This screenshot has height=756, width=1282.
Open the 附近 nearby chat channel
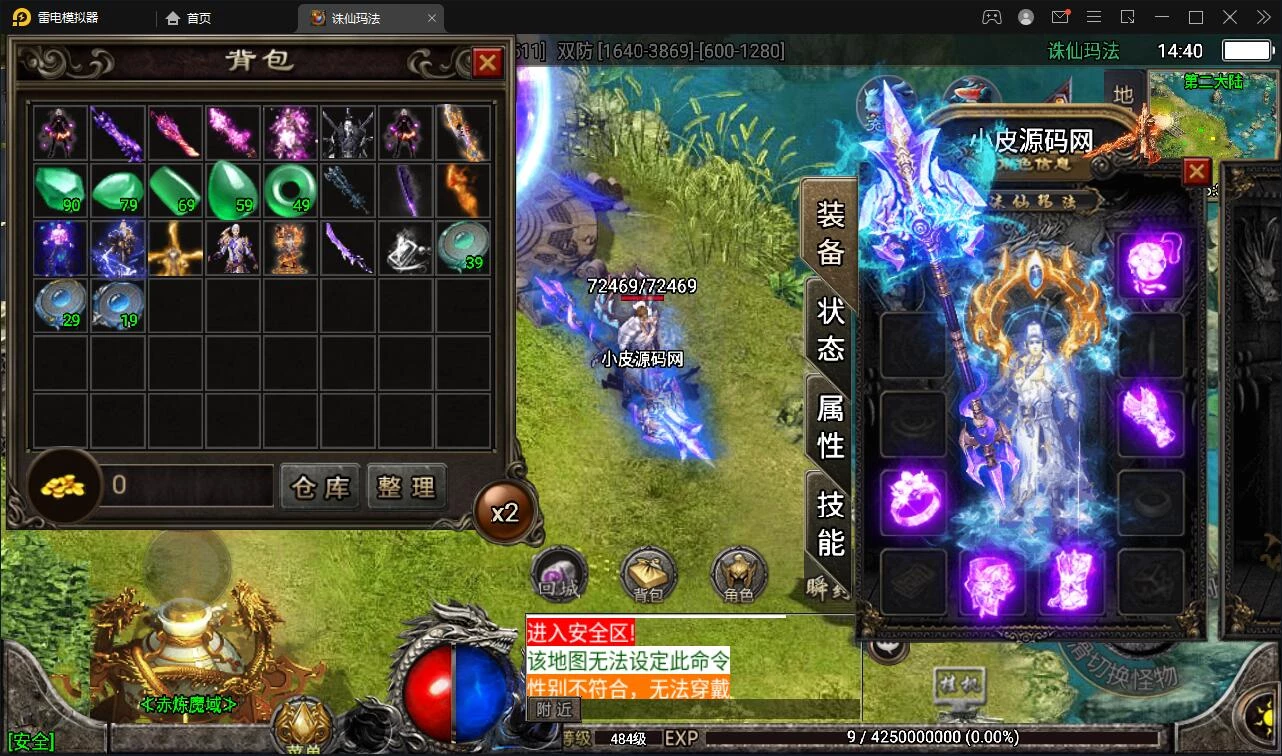tap(553, 709)
